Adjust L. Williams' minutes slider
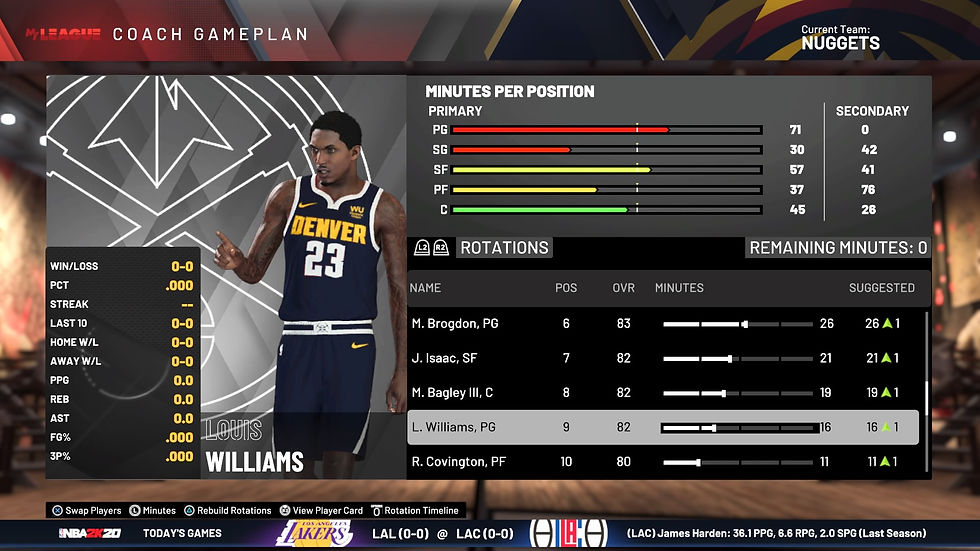Screen dimensions: 980x551 [x=737, y=427]
